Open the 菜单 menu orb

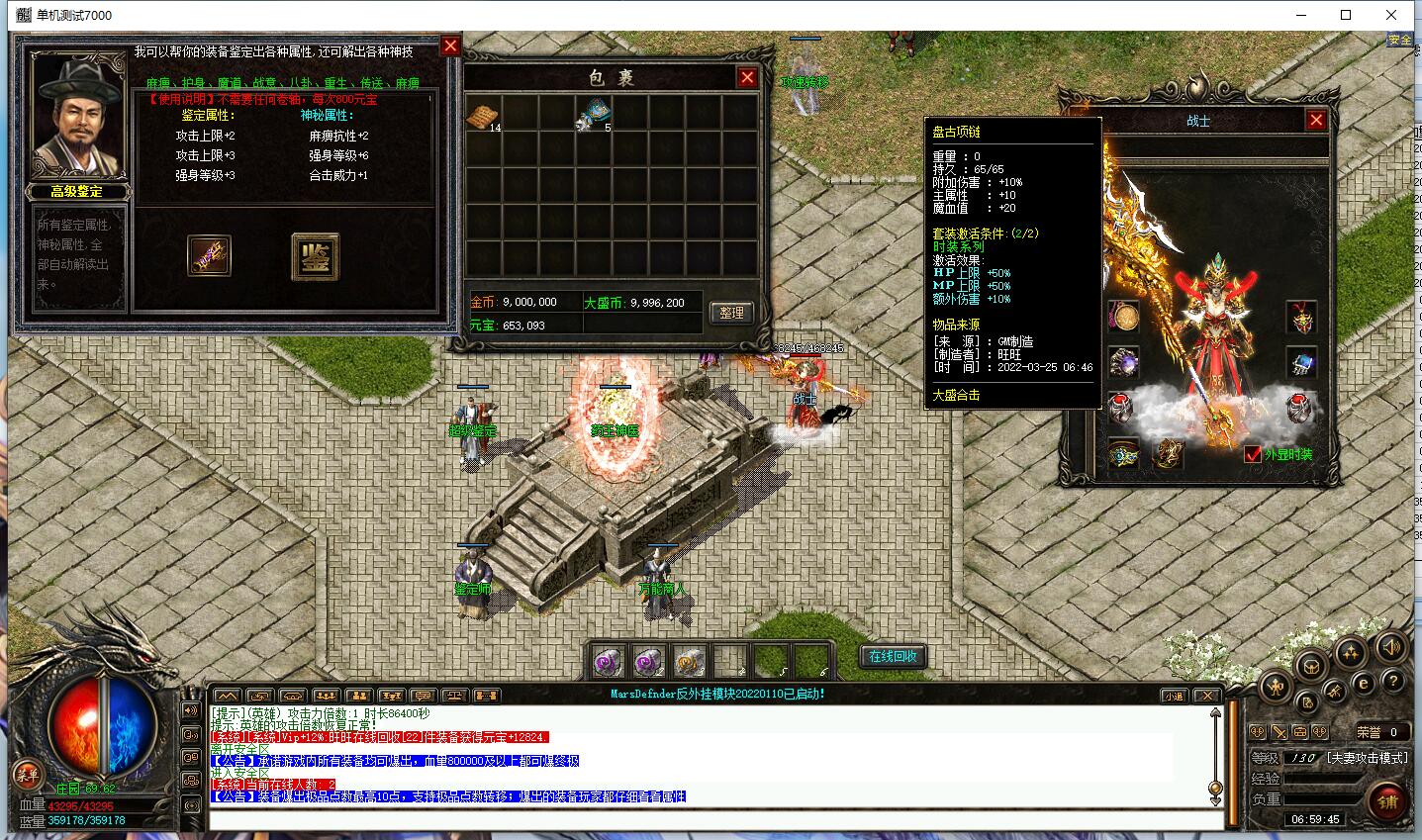27,775
